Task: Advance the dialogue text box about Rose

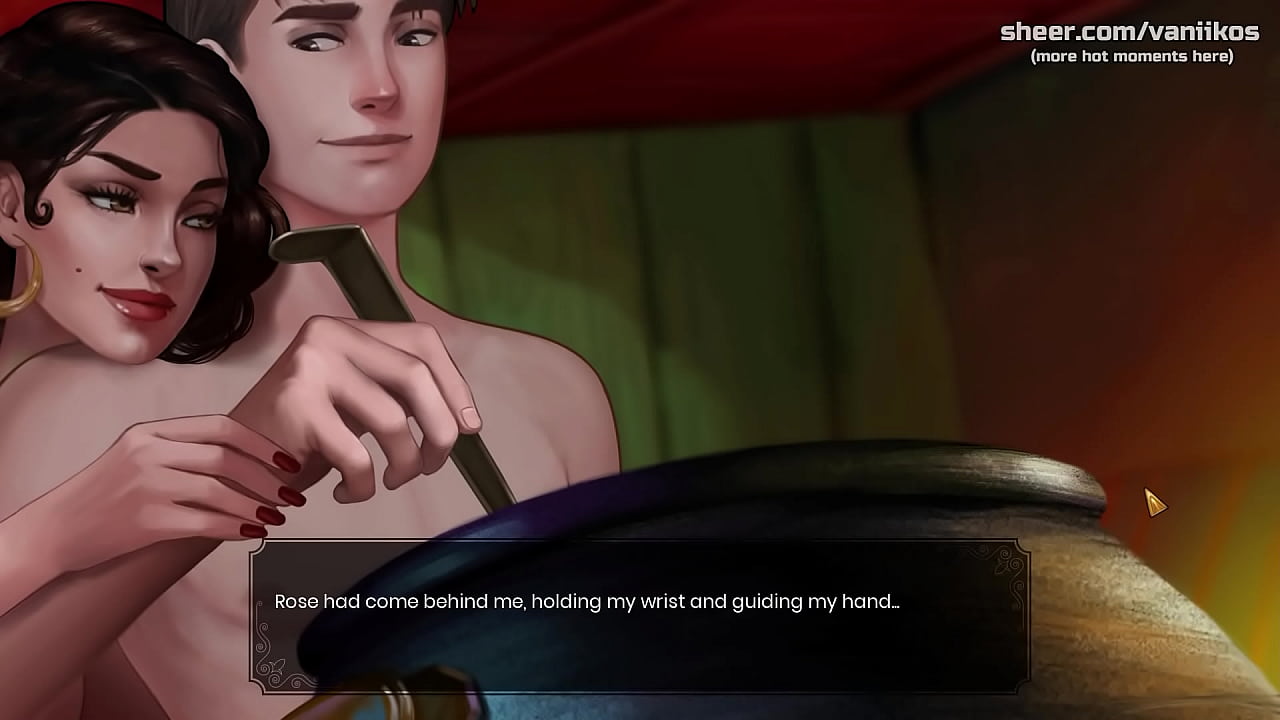Action: (640, 616)
